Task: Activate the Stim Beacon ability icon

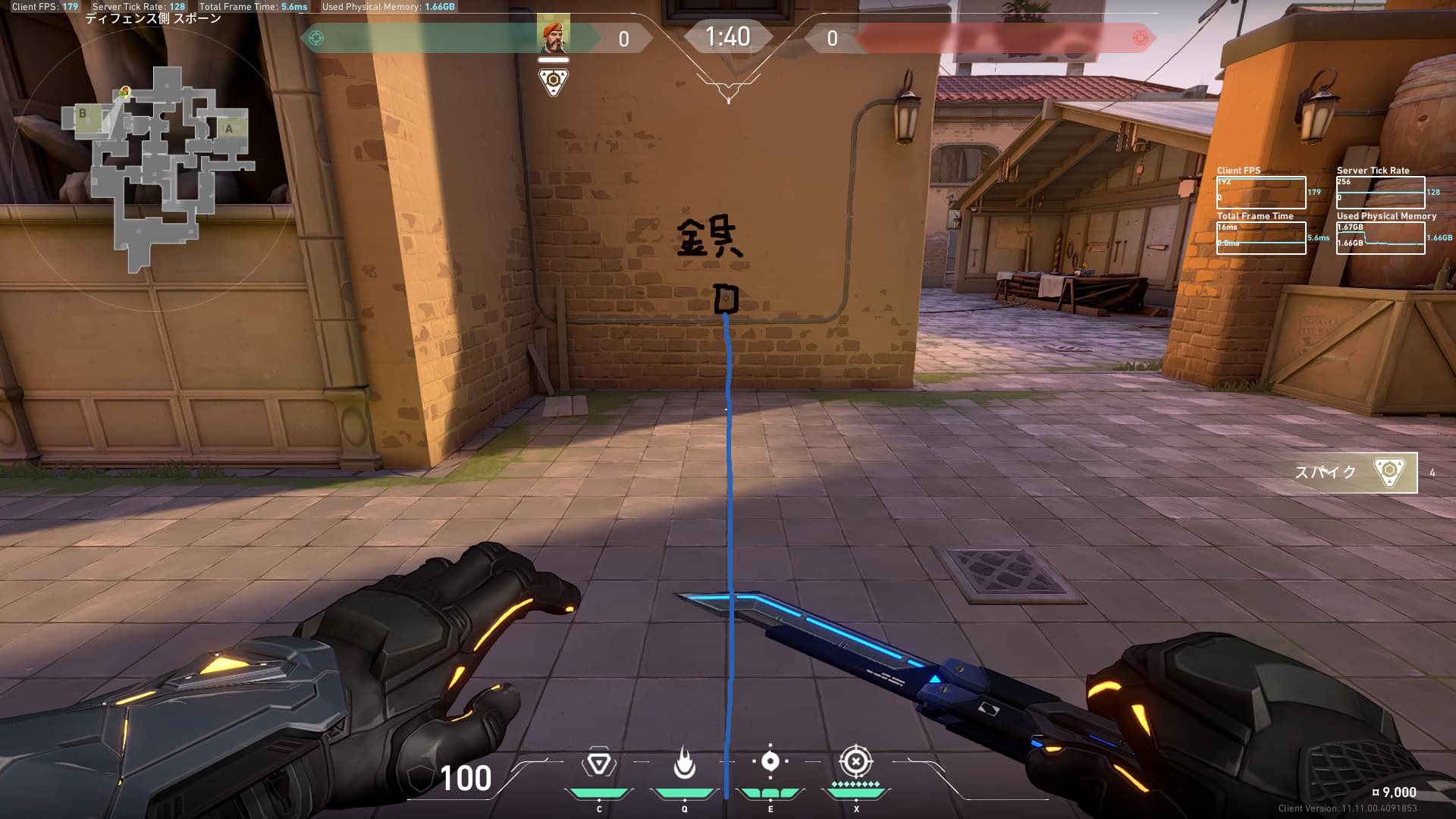Action: point(598,763)
